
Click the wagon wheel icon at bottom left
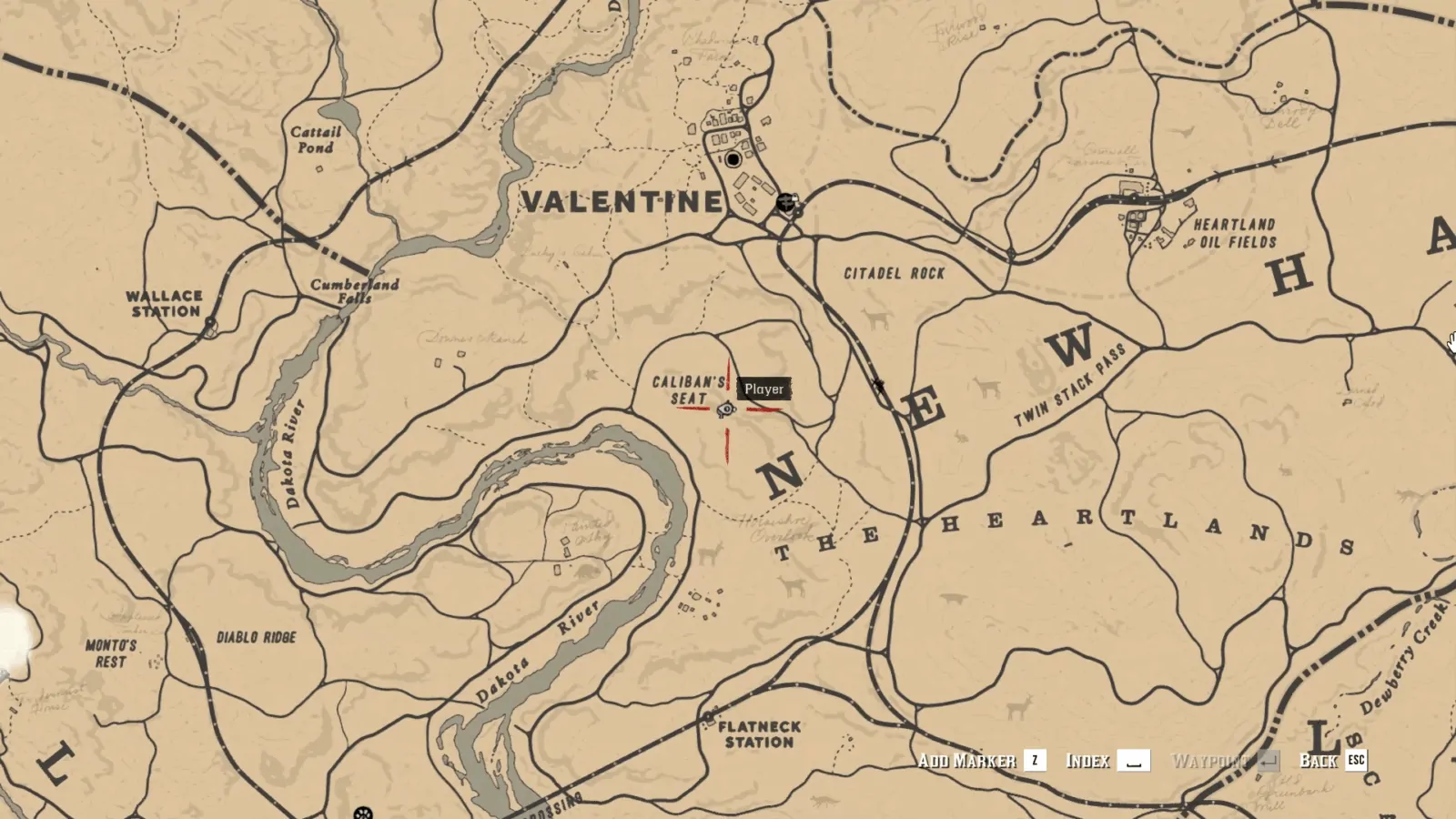(363, 813)
